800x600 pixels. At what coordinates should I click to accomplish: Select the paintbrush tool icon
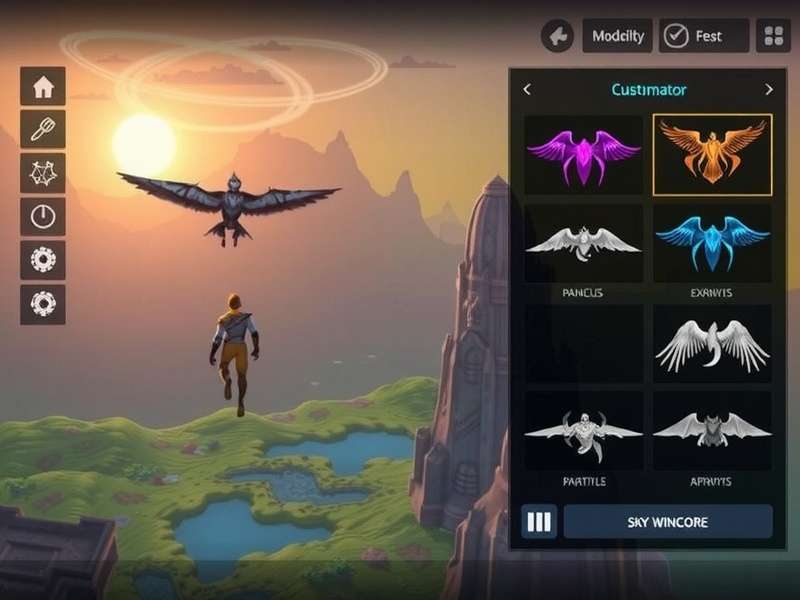click(x=43, y=130)
